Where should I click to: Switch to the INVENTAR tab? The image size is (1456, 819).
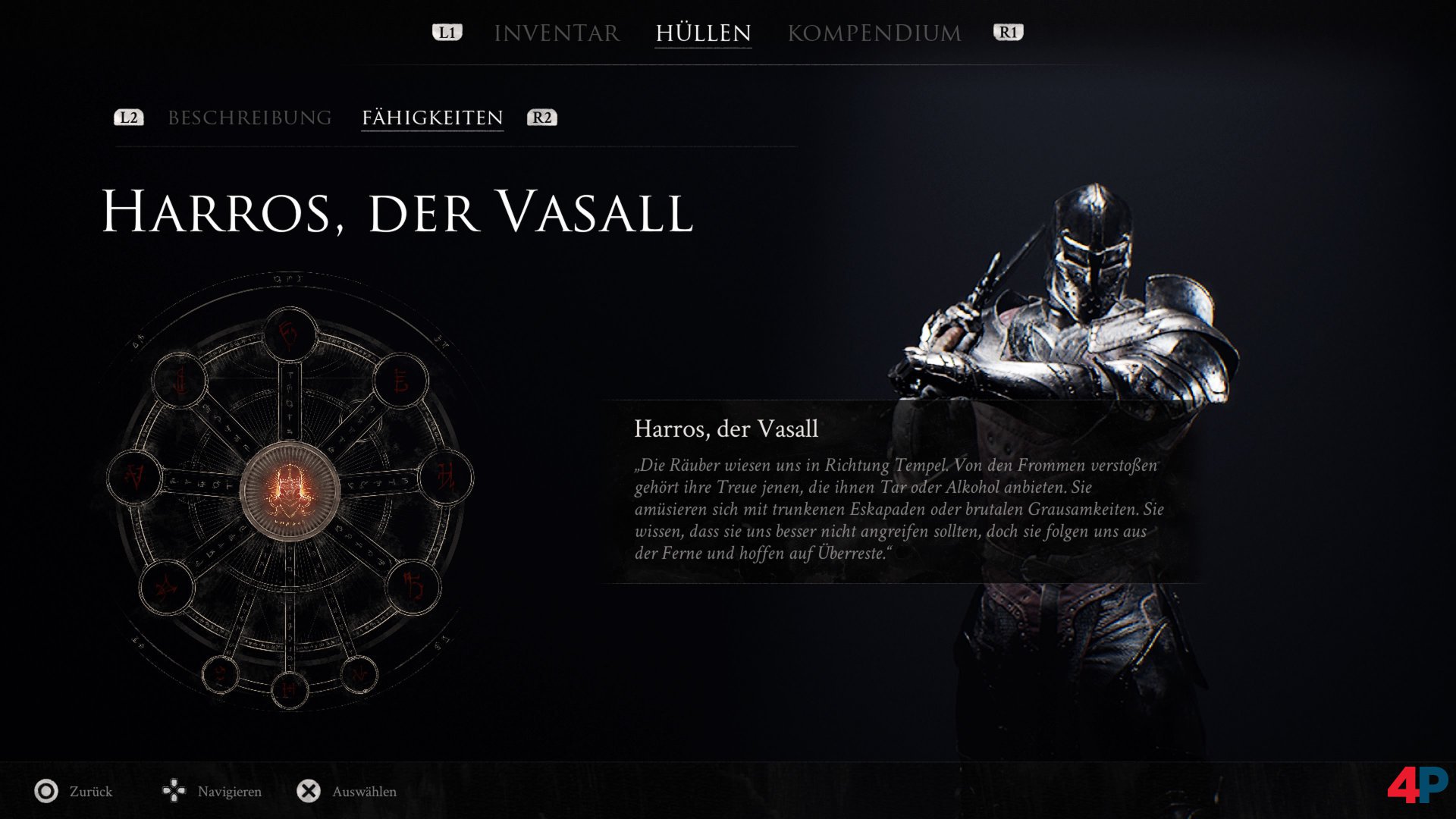point(556,33)
